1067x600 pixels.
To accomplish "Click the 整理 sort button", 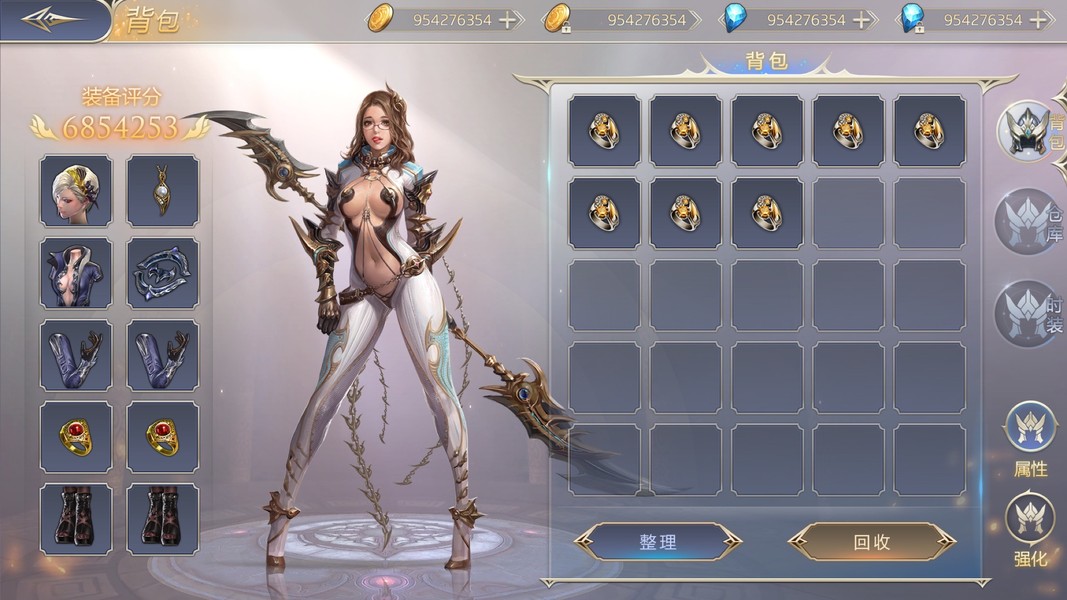I will (x=658, y=542).
